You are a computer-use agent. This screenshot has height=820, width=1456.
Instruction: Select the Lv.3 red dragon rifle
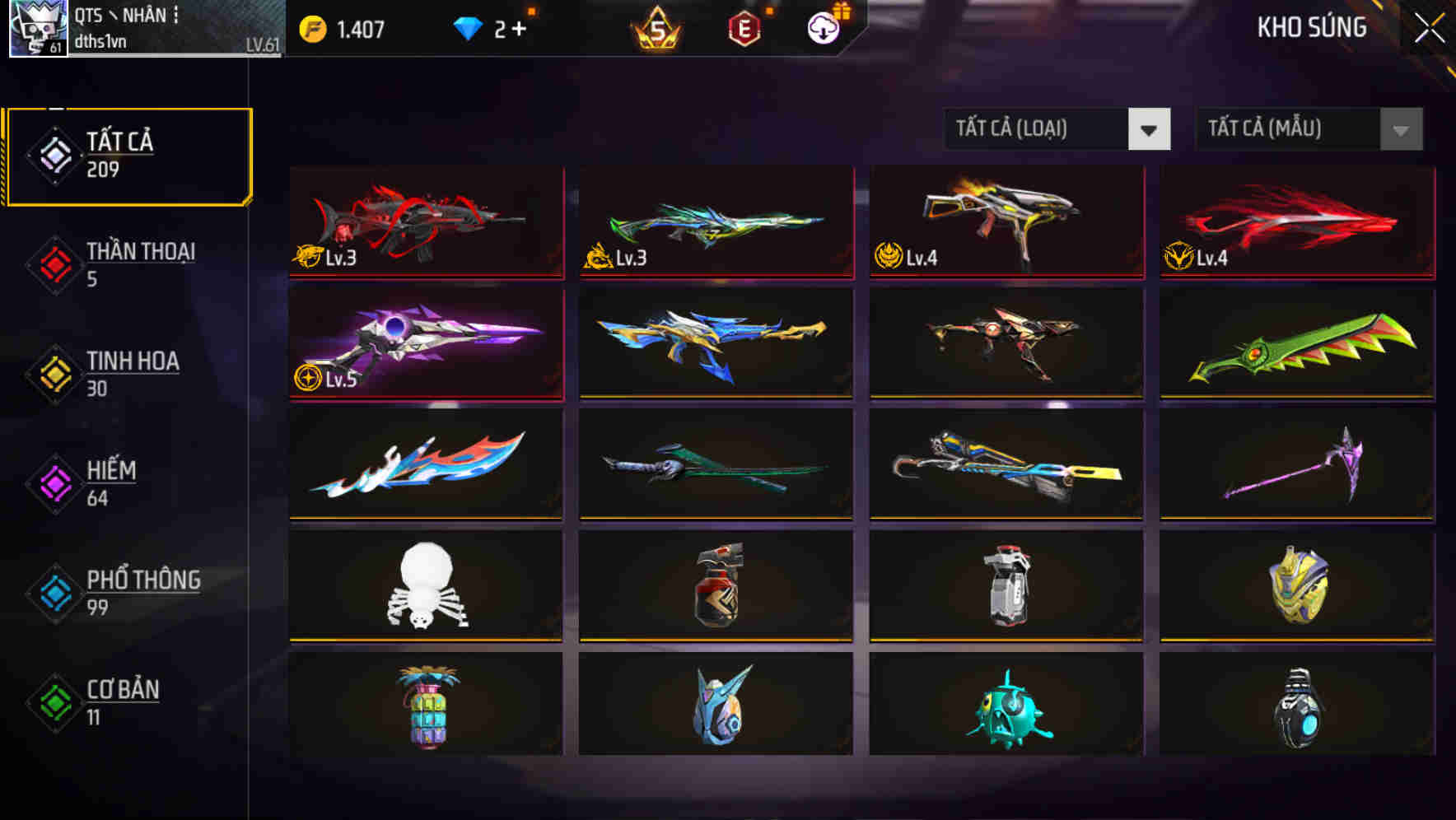click(x=425, y=222)
